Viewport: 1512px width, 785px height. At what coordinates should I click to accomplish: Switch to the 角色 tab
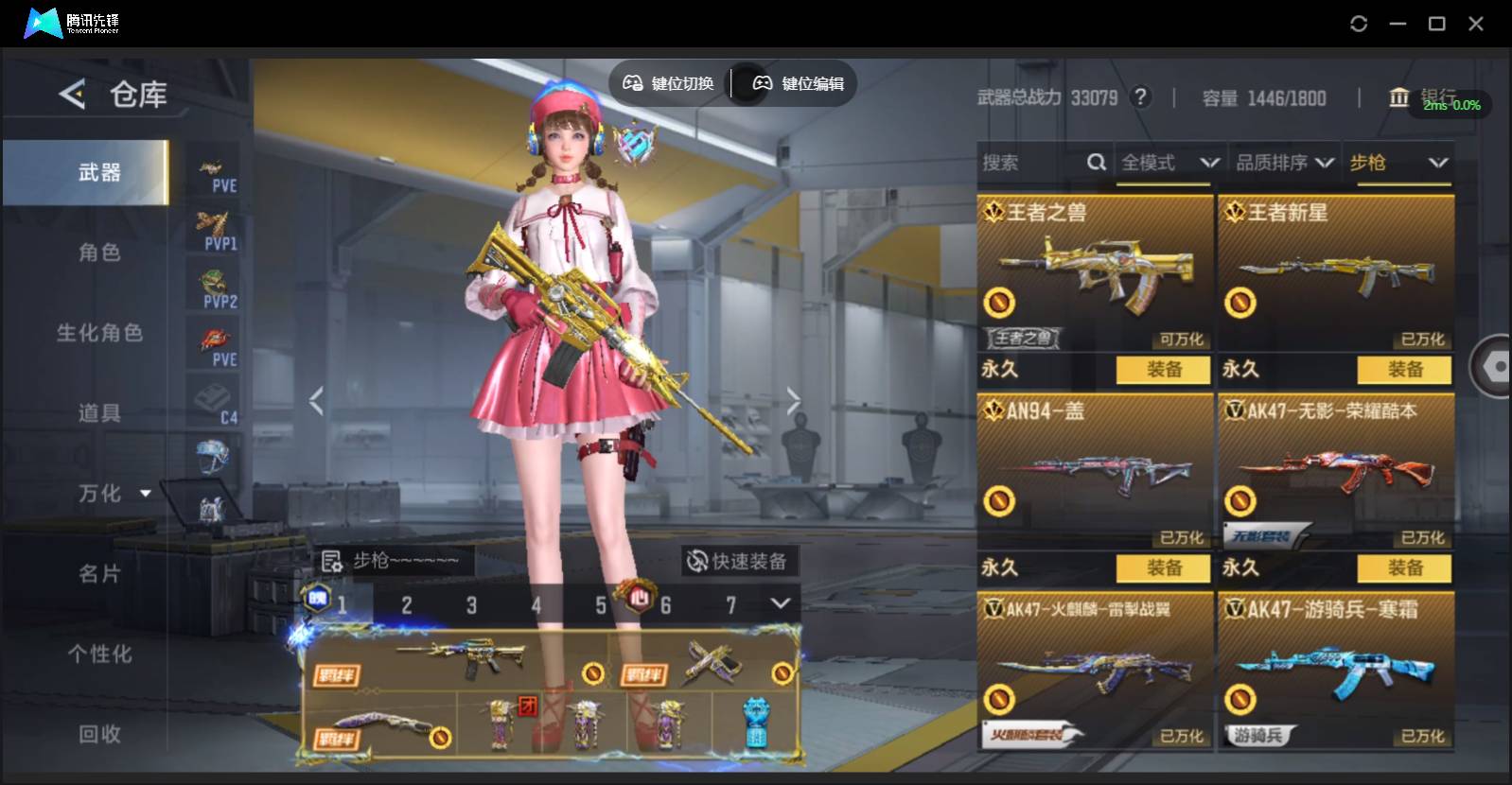tap(99, 253)
